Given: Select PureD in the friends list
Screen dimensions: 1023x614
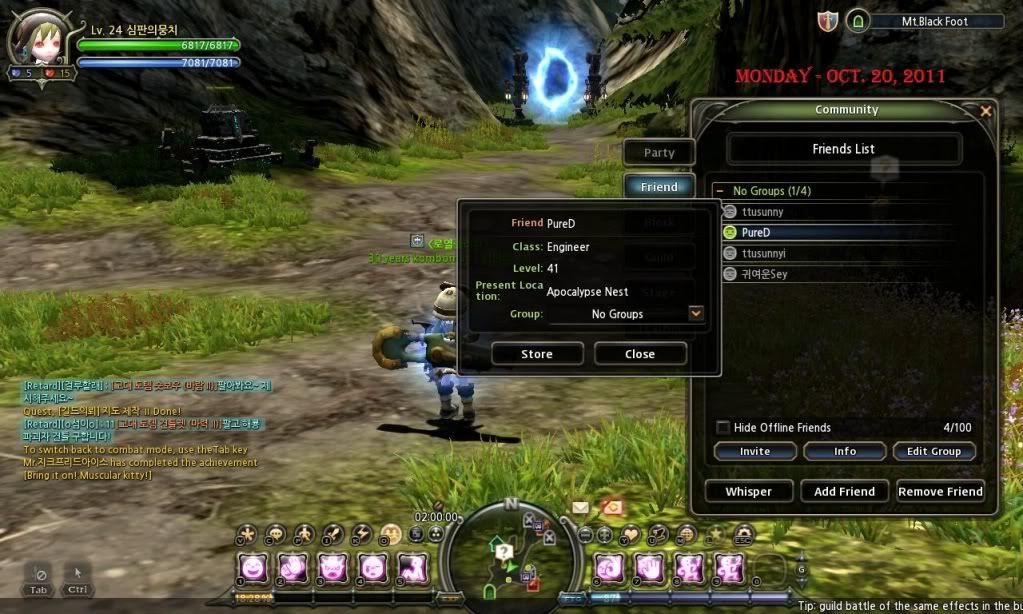Looking at the screenshot, I should point(756,232).
